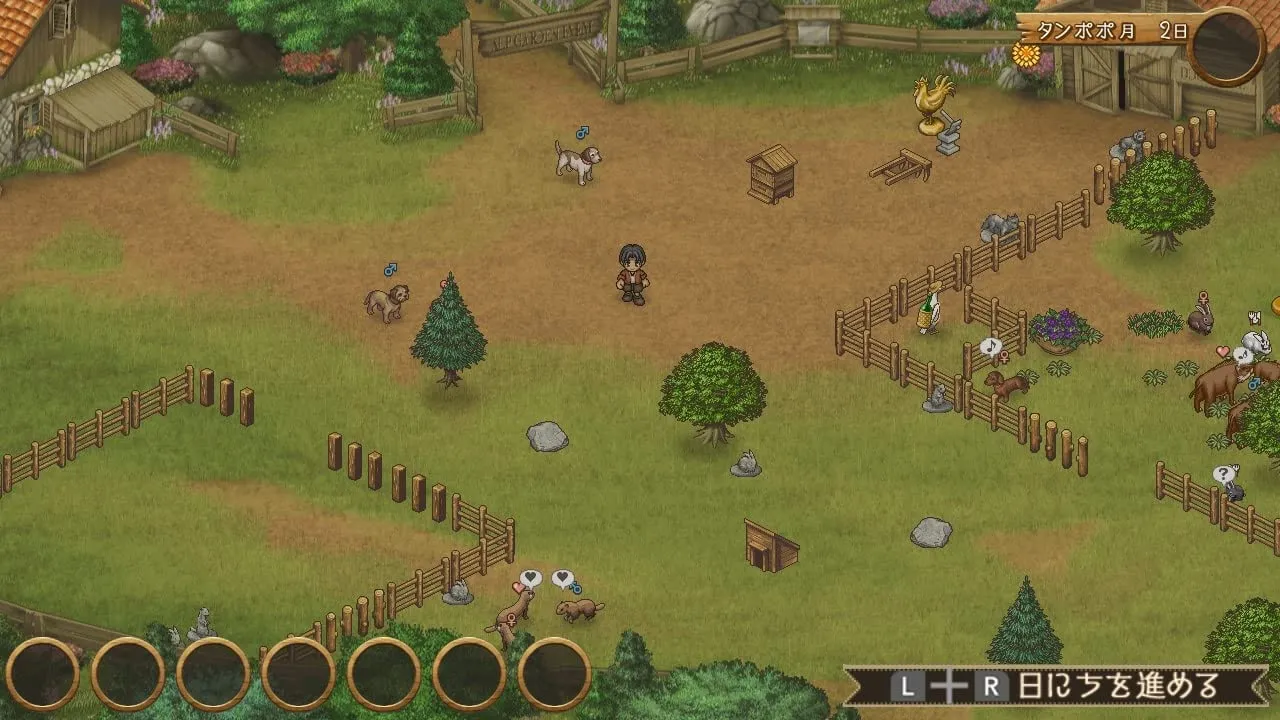Activate the 日にちを進める banner

coord(1055,686)
